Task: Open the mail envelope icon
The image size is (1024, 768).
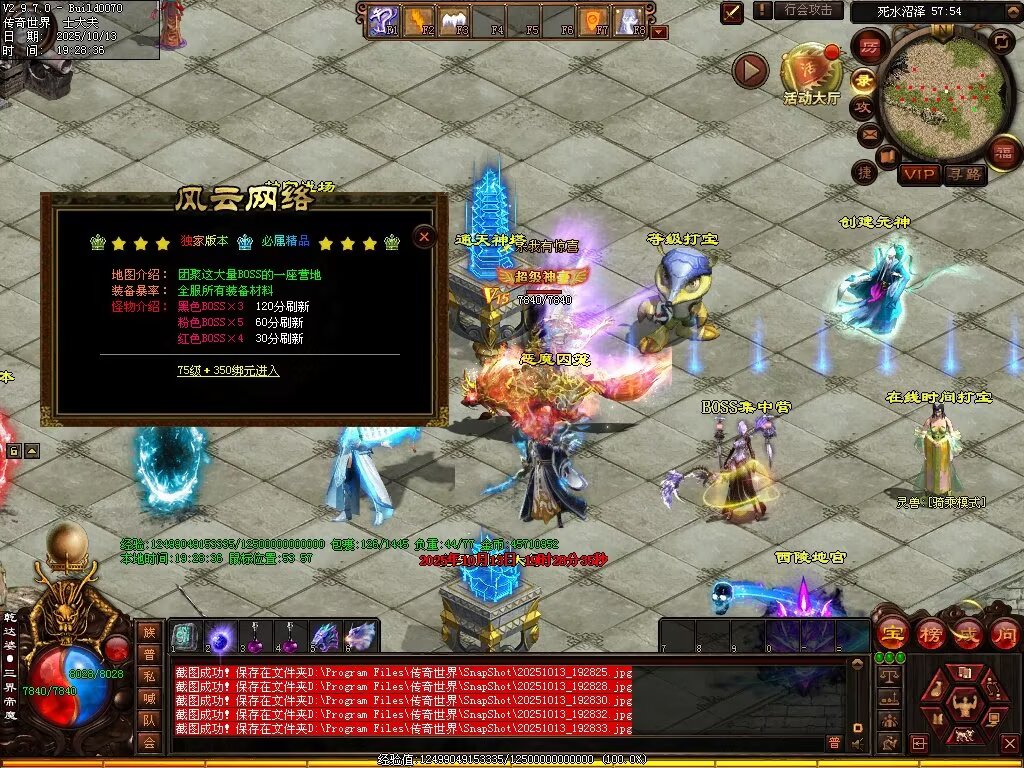Action: (x=868, y=133)
